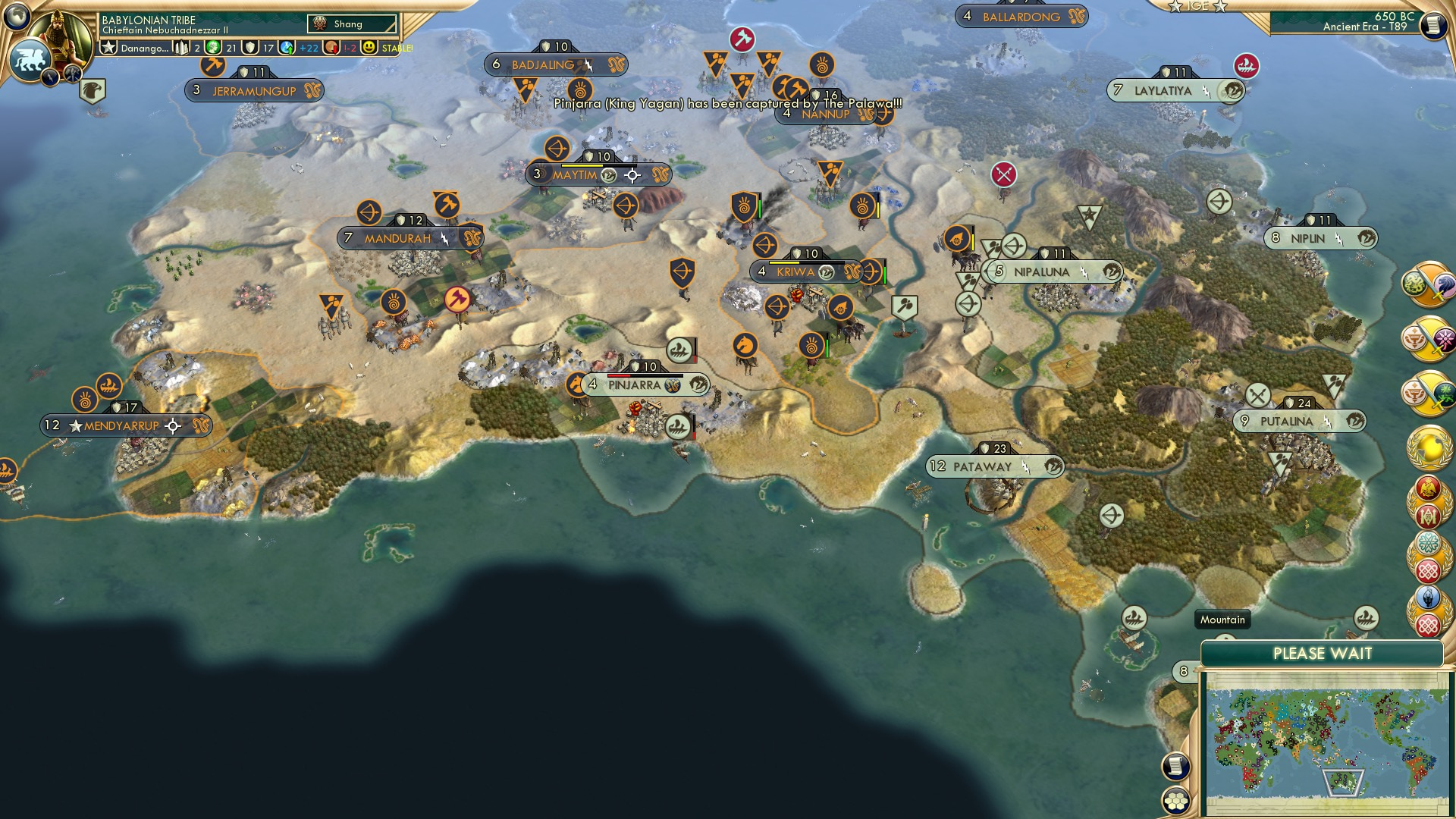This screenshot has width=1456, height=819.
Task: Open the Shang pantheon dropdown
Action: [x=353, y=24]
